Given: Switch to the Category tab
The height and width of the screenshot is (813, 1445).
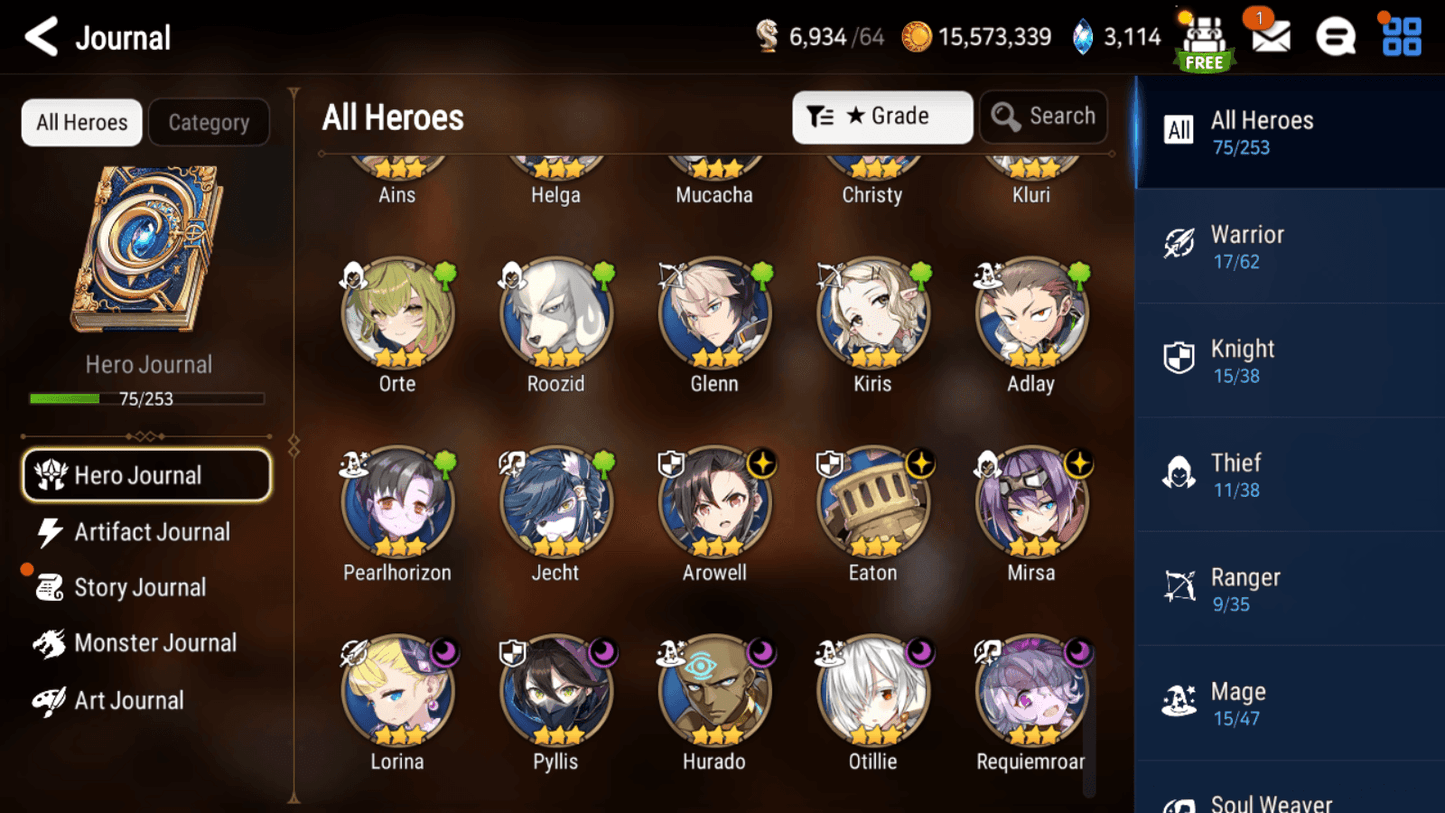Looking at the screenshot, I should [209, 122].
